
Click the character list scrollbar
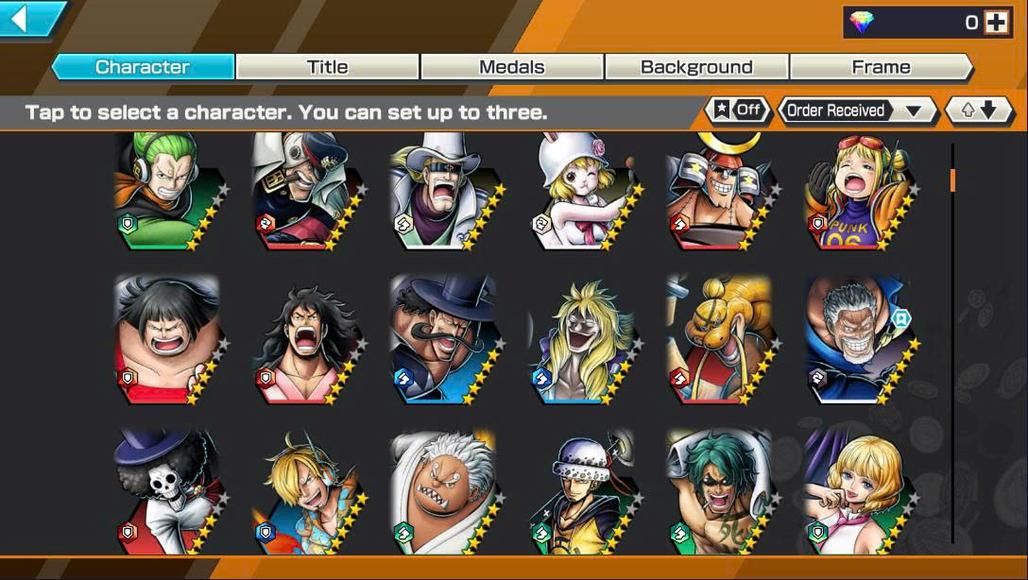point(952,340)
